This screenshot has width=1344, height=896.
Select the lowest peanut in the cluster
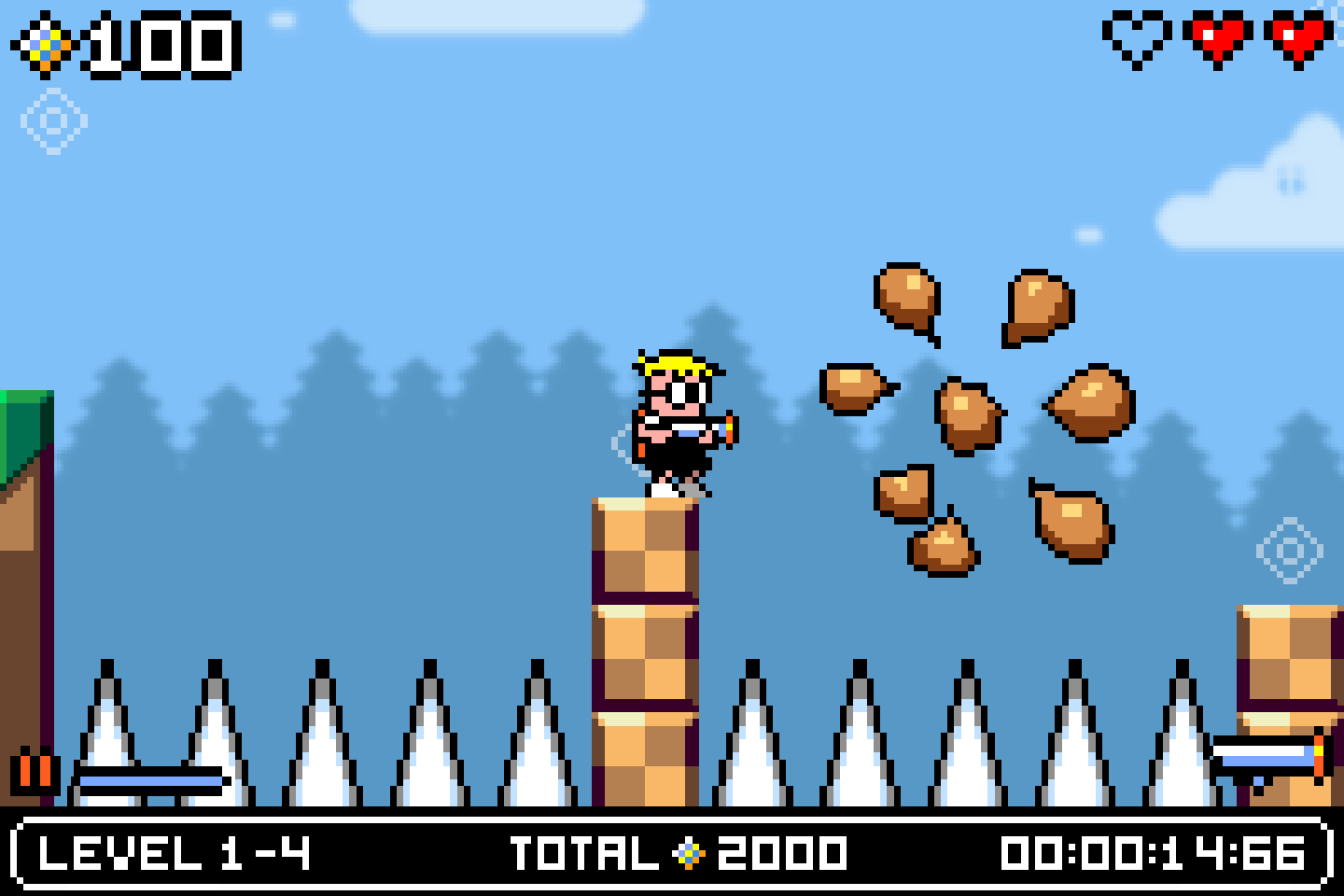point(943,546)
